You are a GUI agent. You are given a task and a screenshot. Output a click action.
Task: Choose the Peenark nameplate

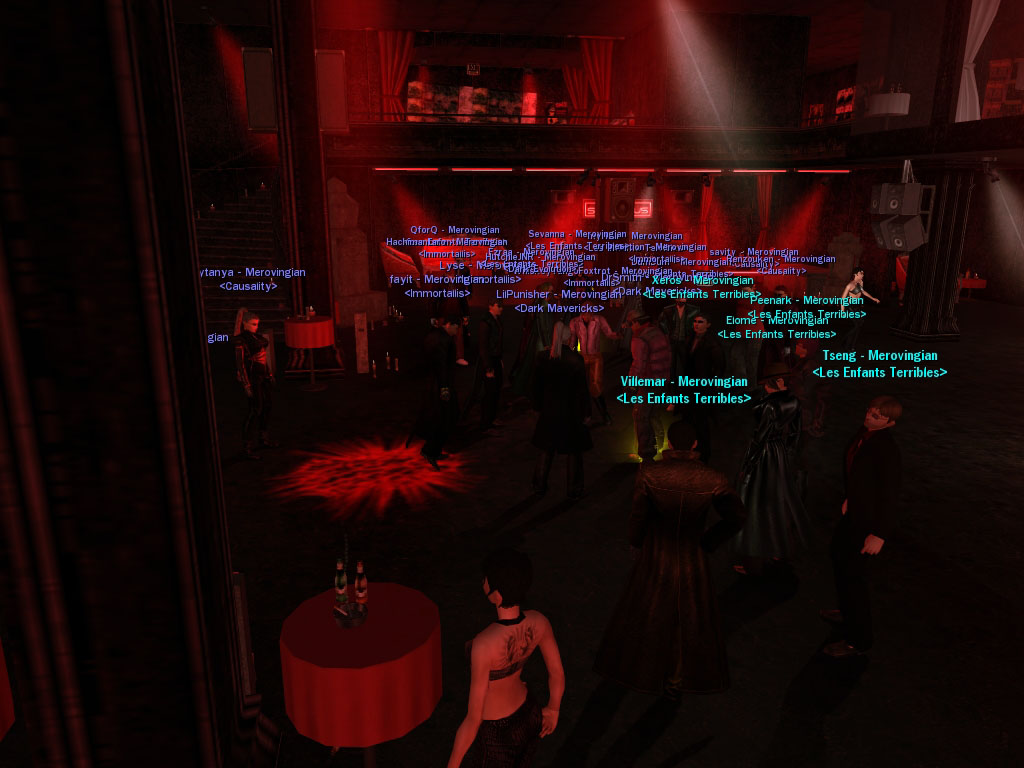coord(807,300)
